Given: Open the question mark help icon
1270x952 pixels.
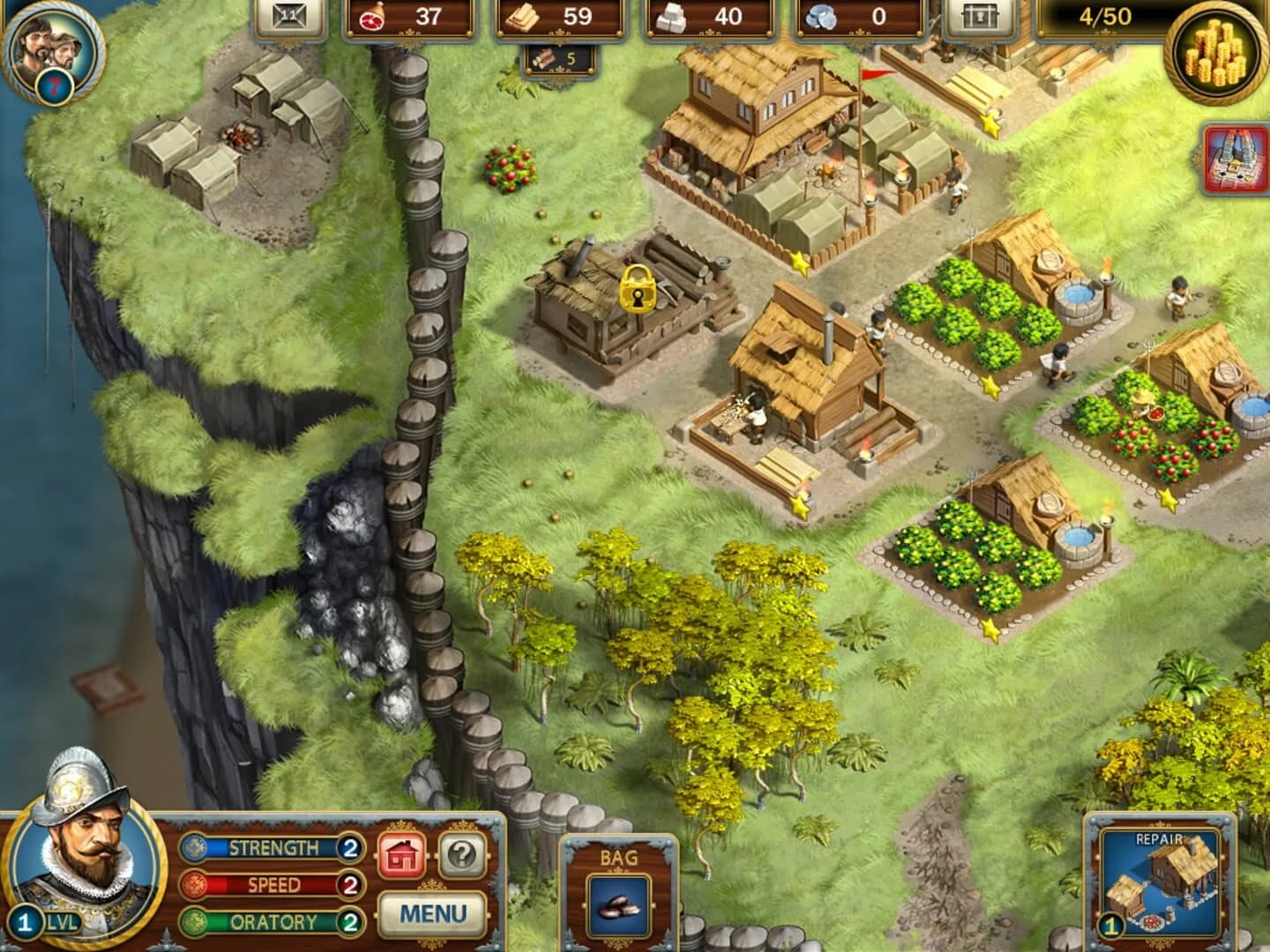Looking at the screenshot, I should point(462,854).
